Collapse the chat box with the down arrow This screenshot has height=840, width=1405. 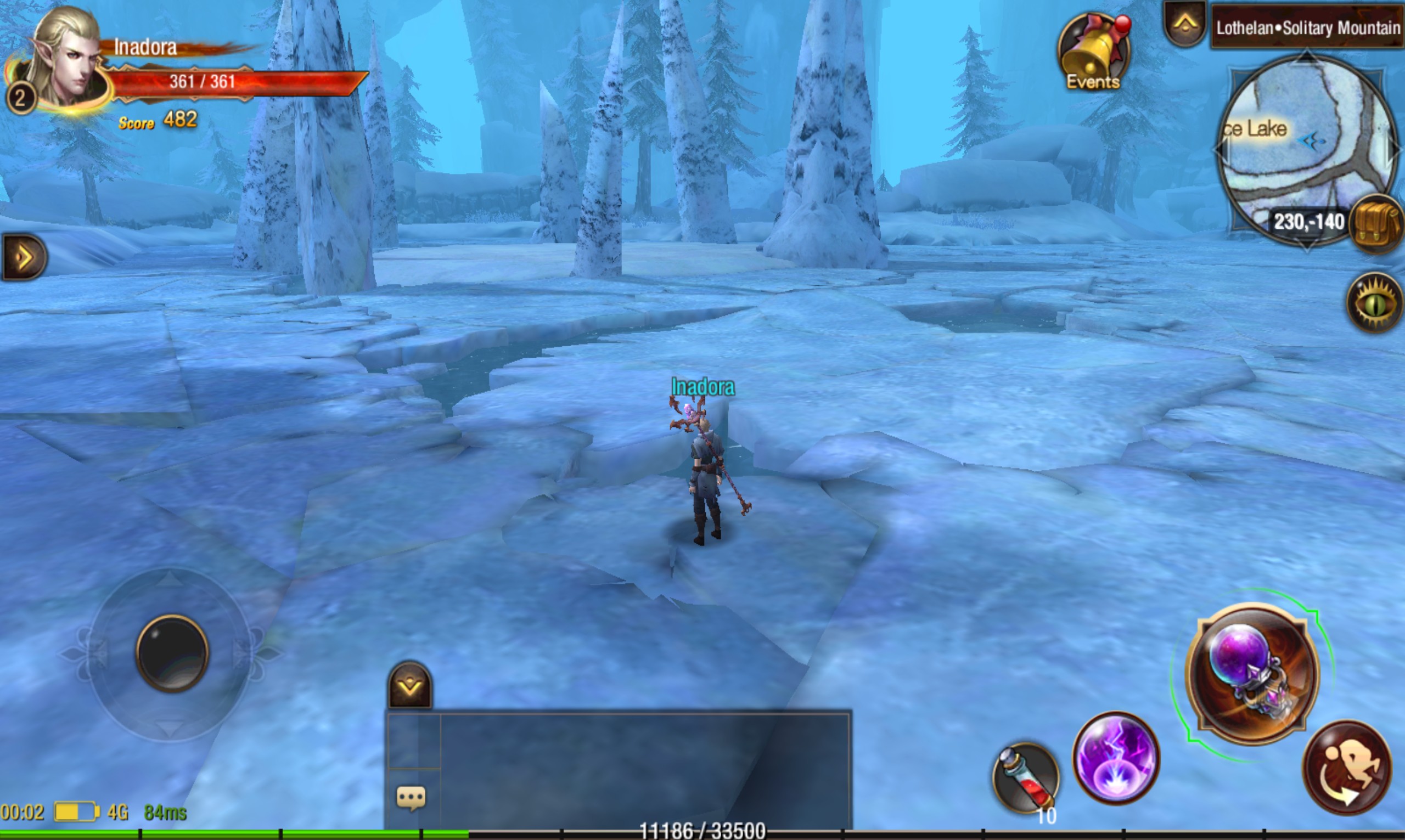[x=409, y=686]
